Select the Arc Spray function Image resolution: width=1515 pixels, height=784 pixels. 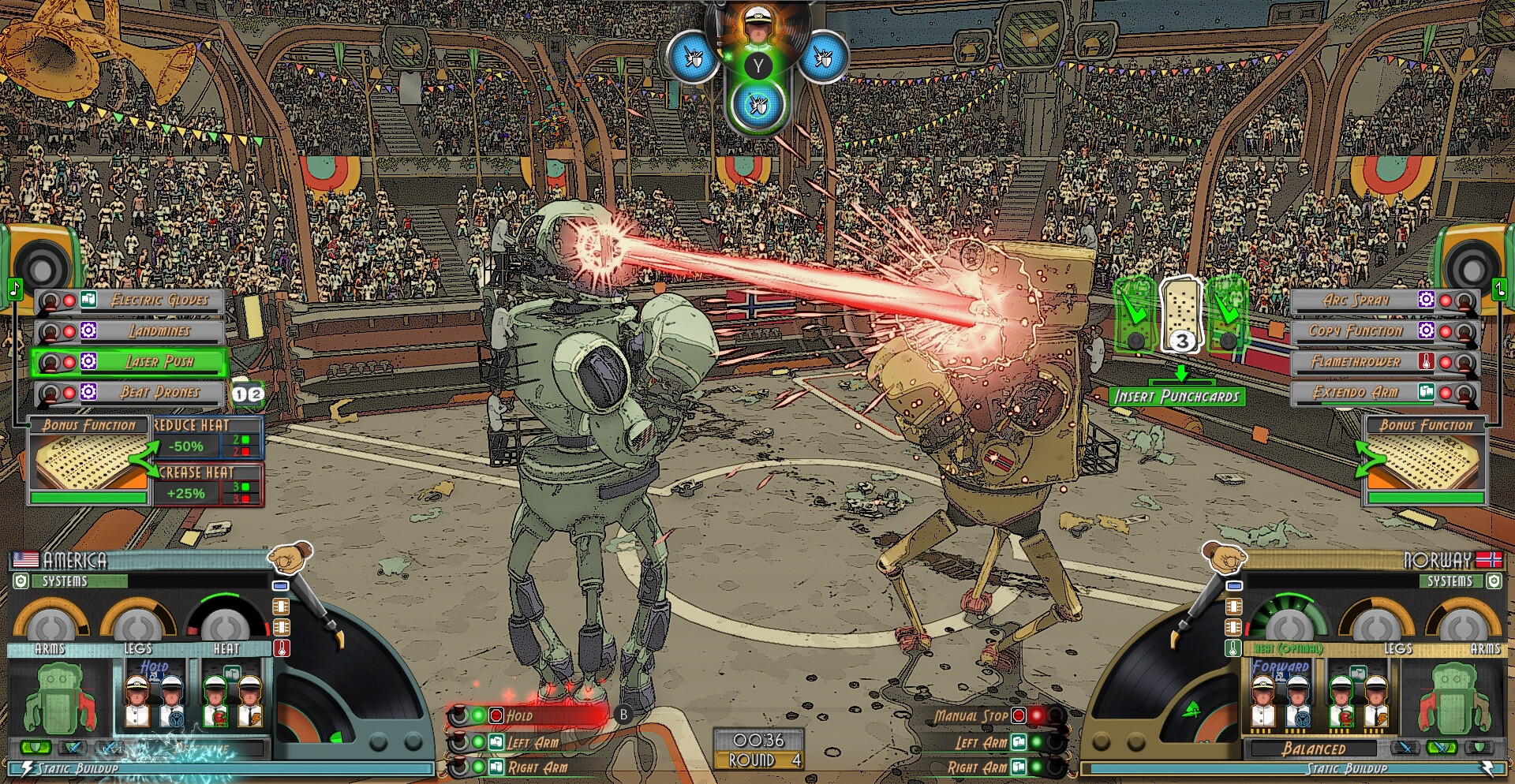pos(1356,301)
